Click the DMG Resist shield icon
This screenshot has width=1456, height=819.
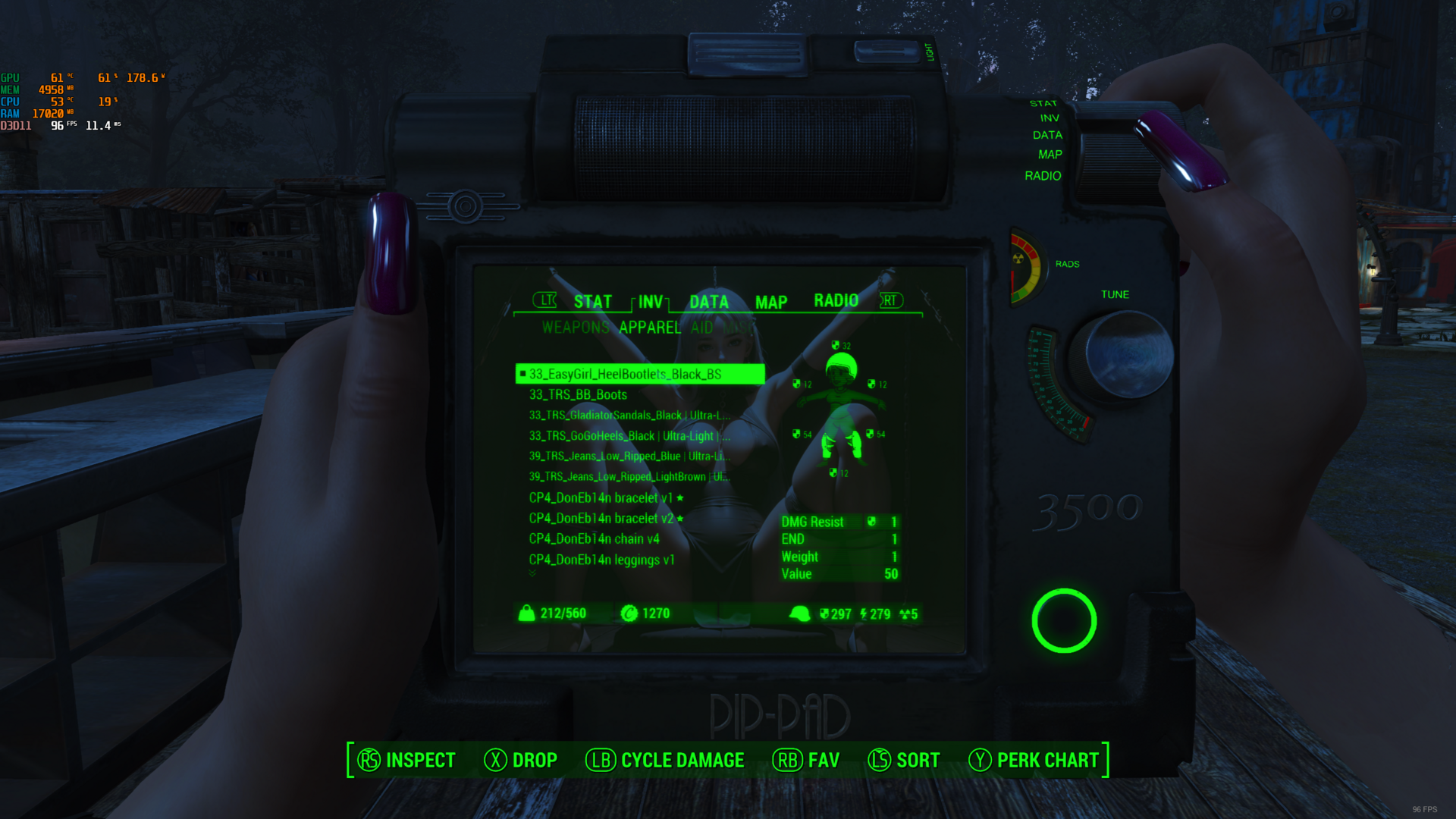click(871, 522)
